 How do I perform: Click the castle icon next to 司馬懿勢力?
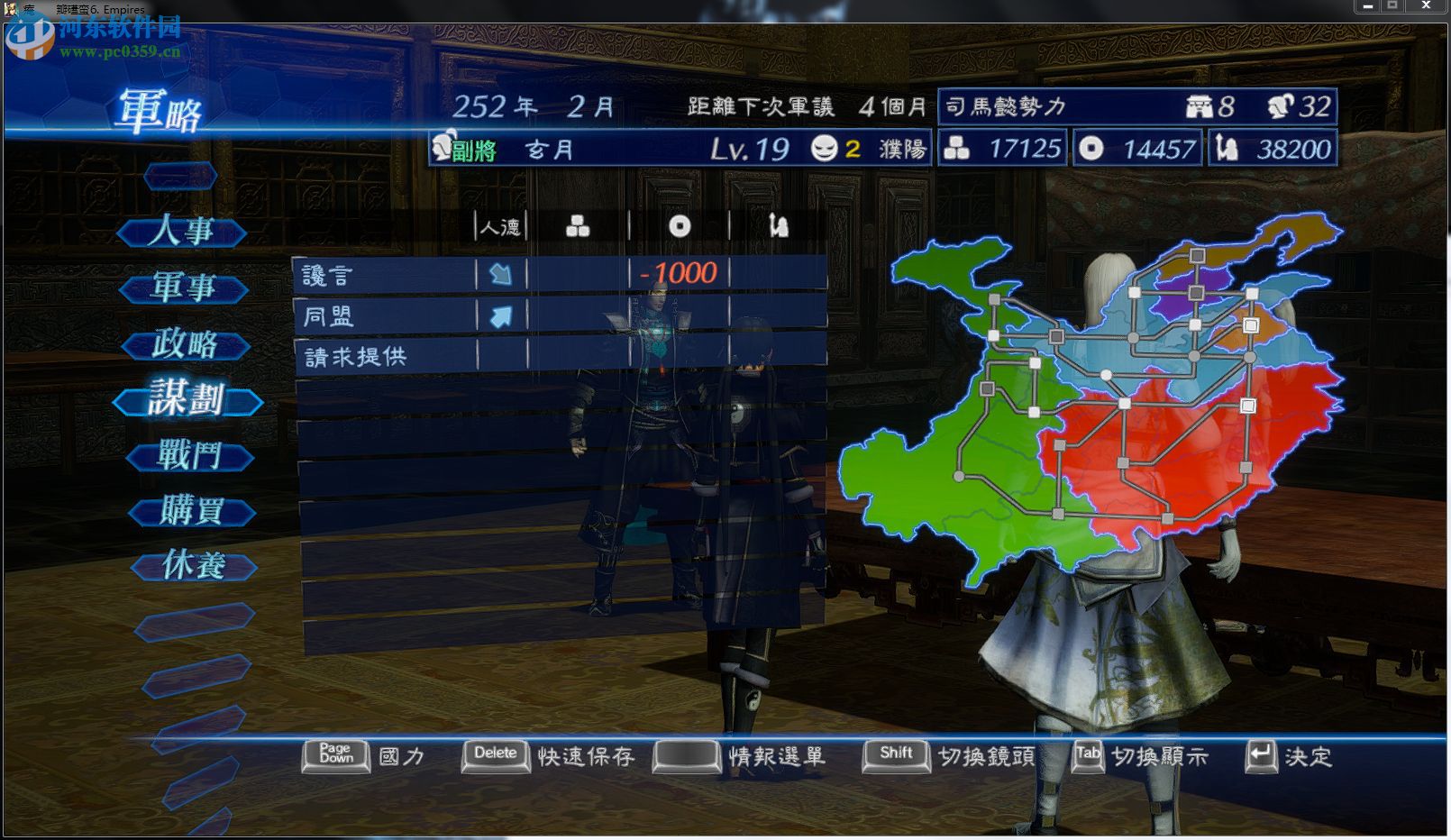tap(1199, 106)
